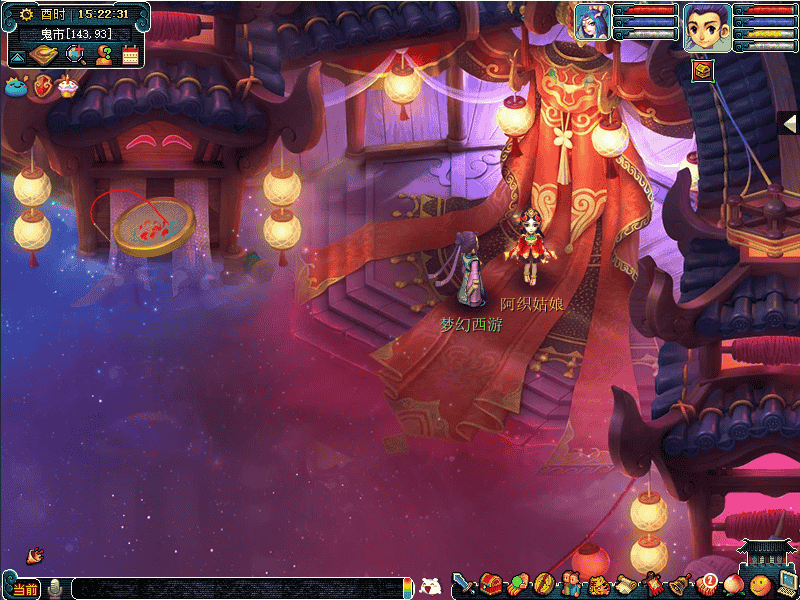Open the player character portrait
The image size is (800, 600).
tap(703, 26)
